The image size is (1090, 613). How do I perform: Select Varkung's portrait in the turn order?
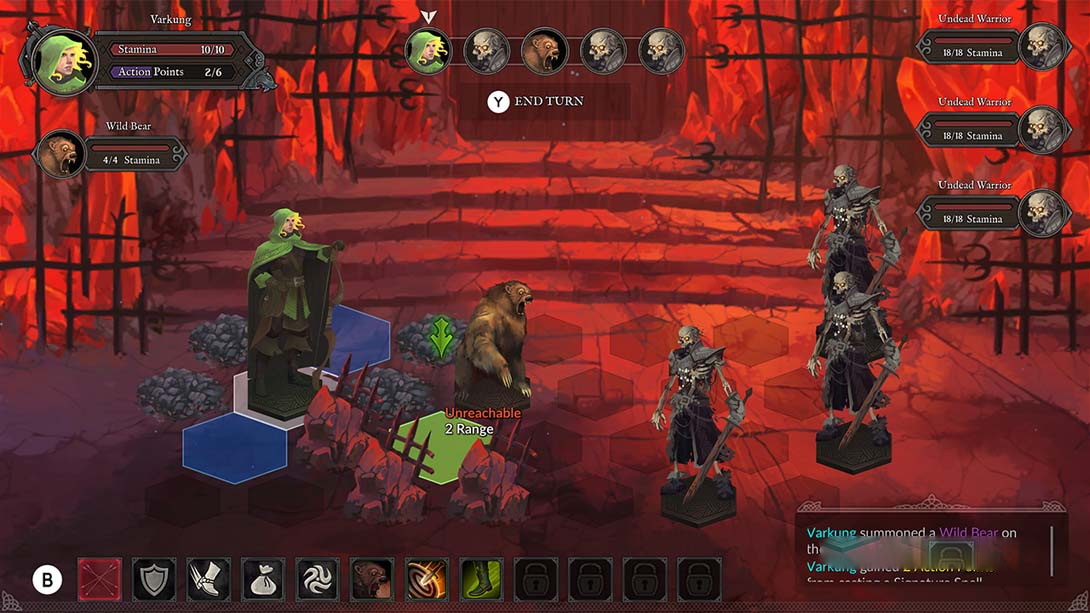pyautogui.click(x=428, y=52)
